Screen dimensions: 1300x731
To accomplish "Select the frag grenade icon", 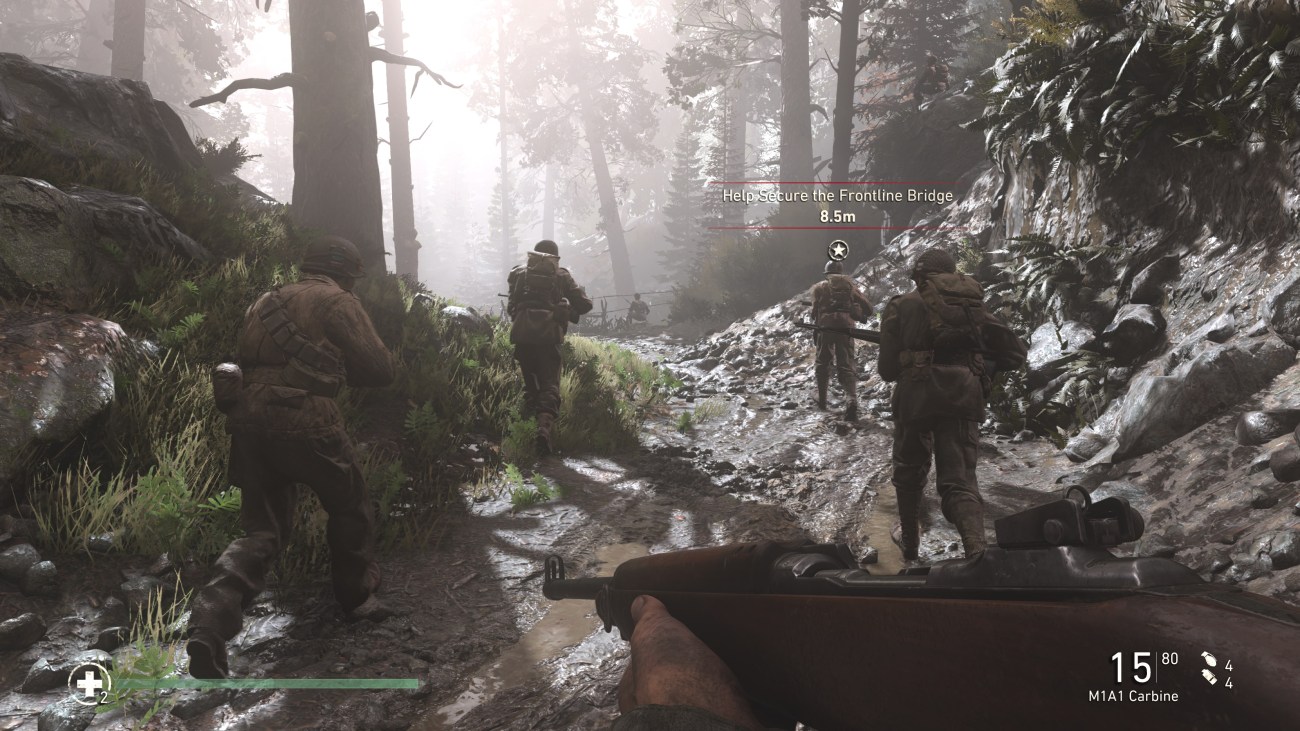I will (x=1208, y=657).
